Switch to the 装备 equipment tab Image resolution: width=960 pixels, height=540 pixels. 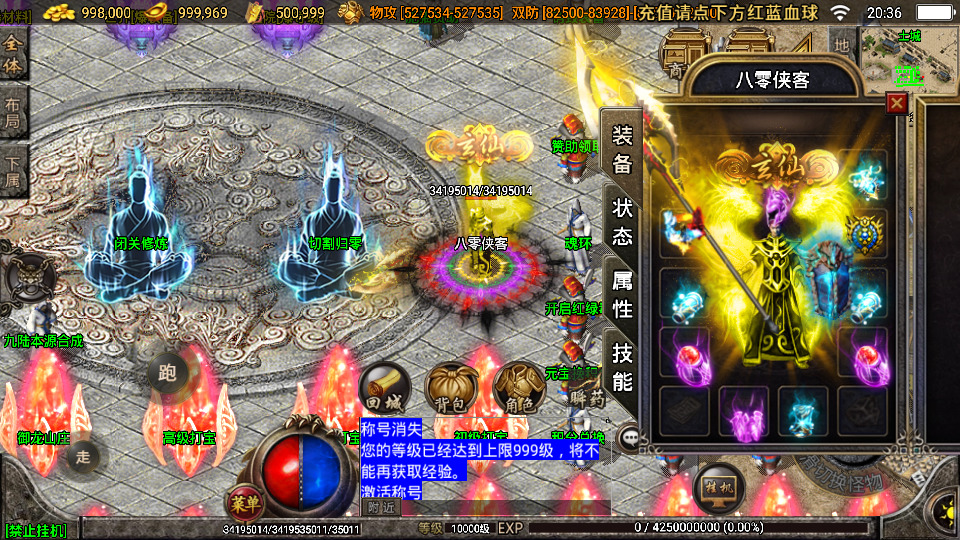(x=622, y=150)
